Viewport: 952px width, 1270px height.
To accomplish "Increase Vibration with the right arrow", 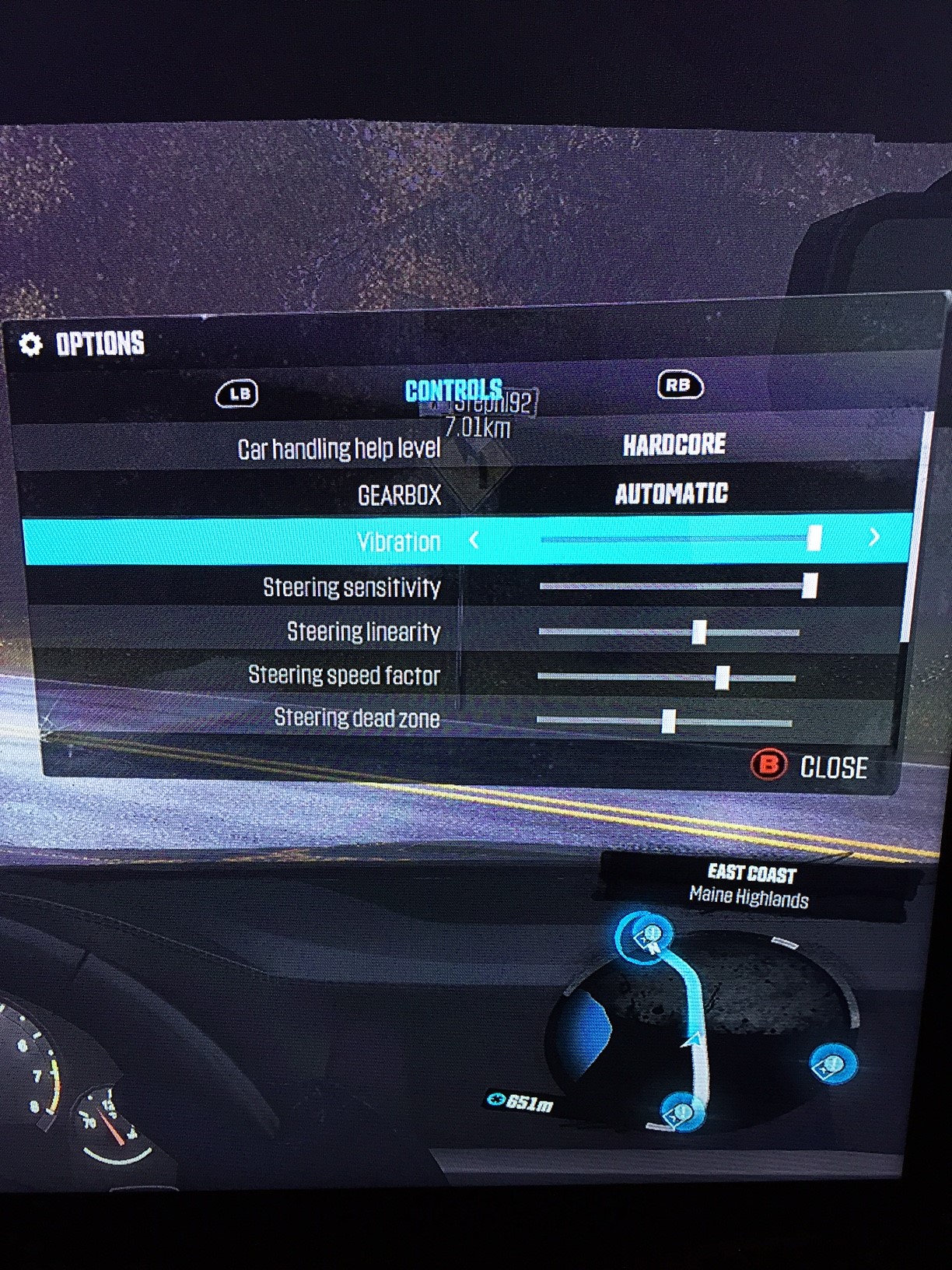I will 874,537.
